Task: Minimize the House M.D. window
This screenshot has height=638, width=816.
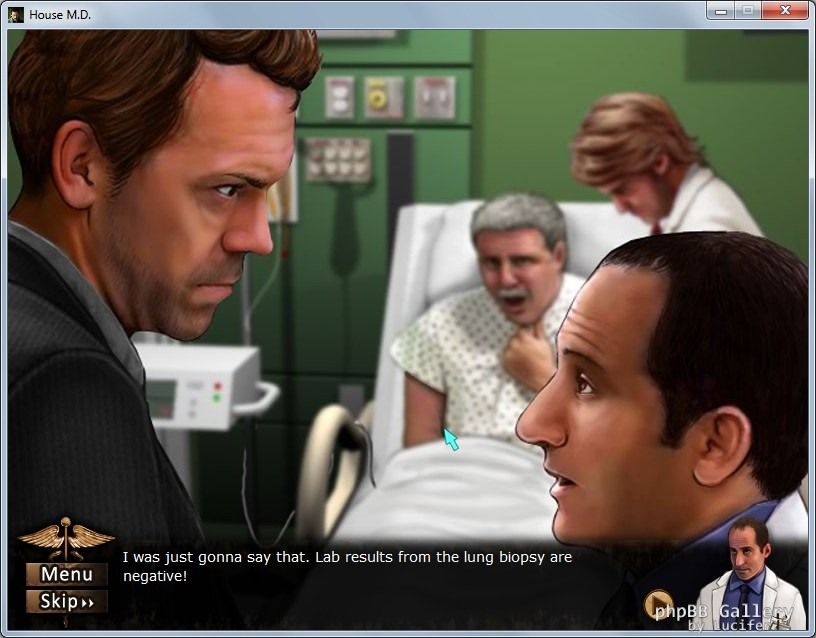Action: pos(720,11)
